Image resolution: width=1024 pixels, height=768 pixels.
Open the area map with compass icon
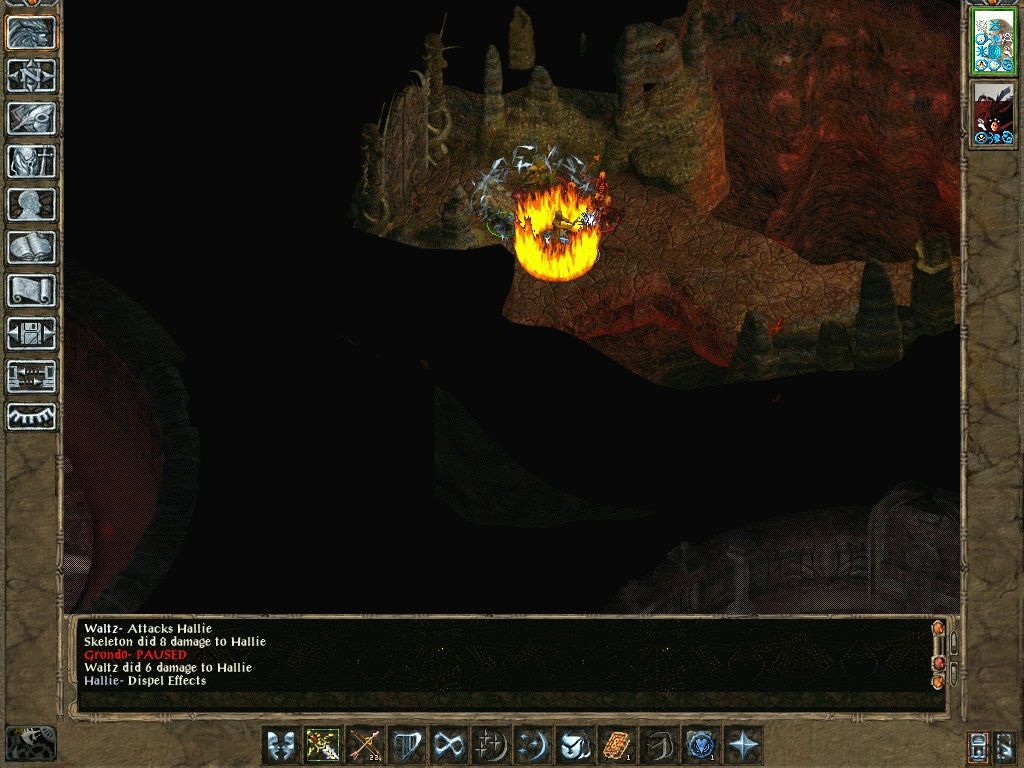click(x=32, y=75)
